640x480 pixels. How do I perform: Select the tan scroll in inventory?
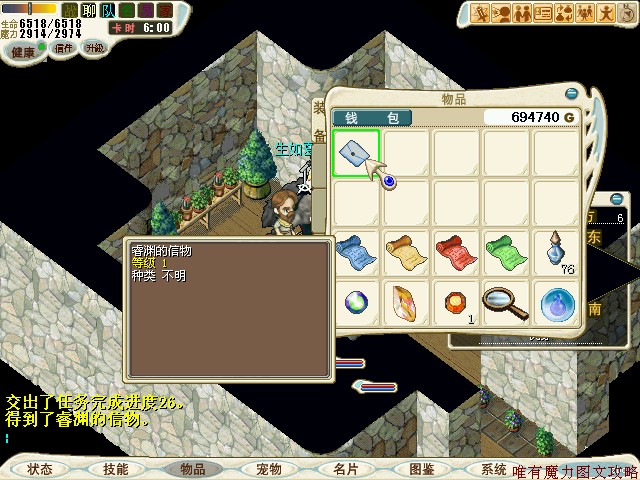point(406,250)
